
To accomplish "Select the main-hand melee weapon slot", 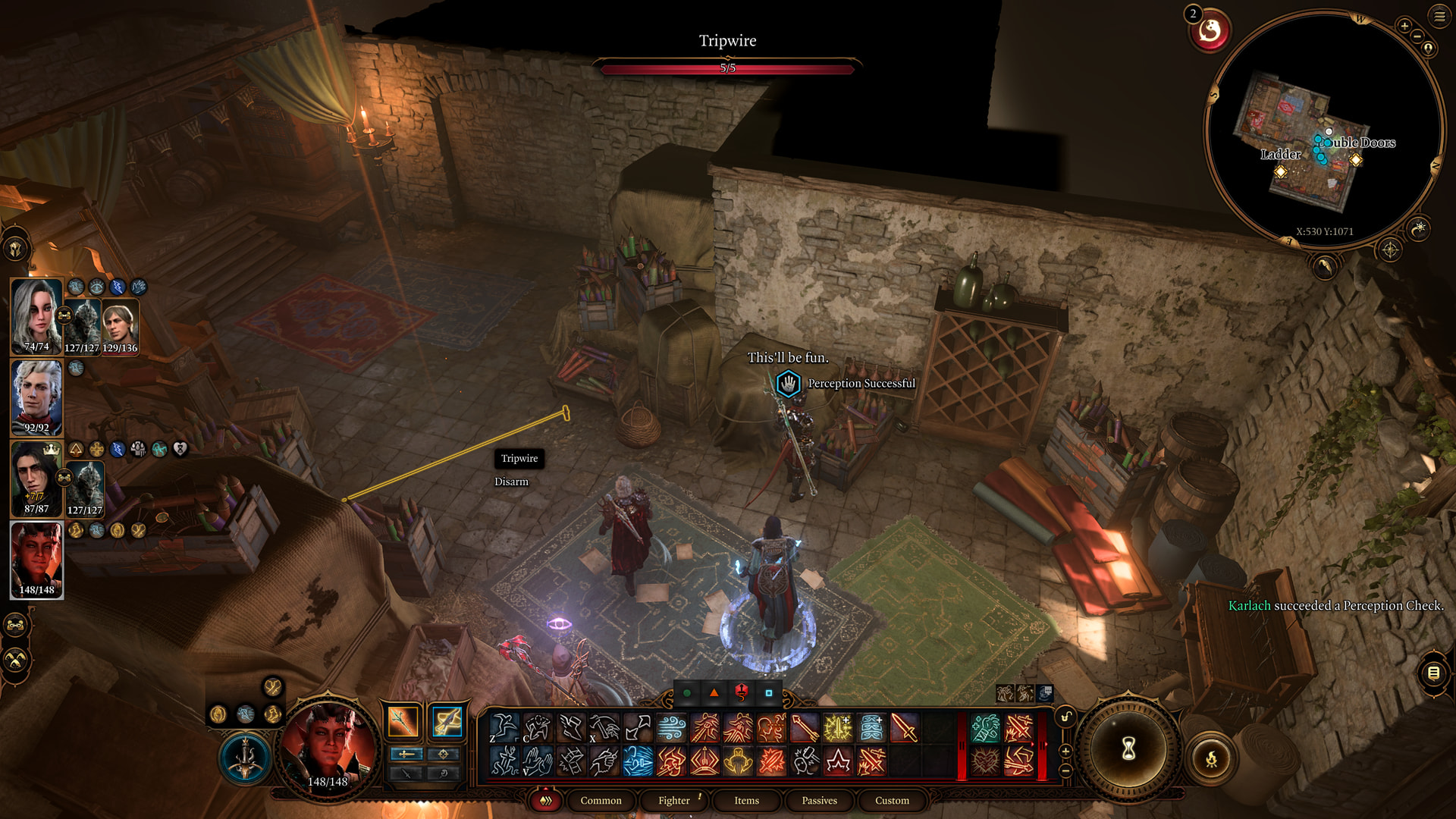I will [403, 721].
